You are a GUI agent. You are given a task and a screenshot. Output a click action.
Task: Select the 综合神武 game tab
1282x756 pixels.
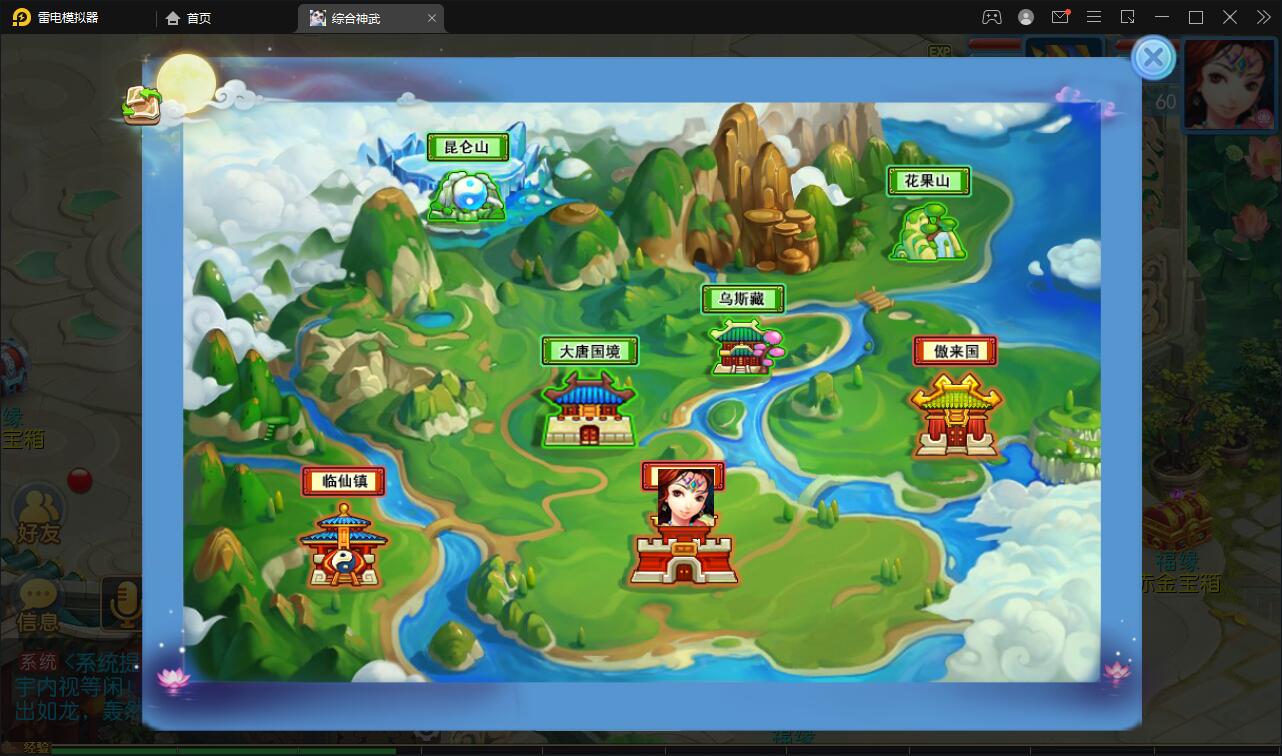(357, 17)
